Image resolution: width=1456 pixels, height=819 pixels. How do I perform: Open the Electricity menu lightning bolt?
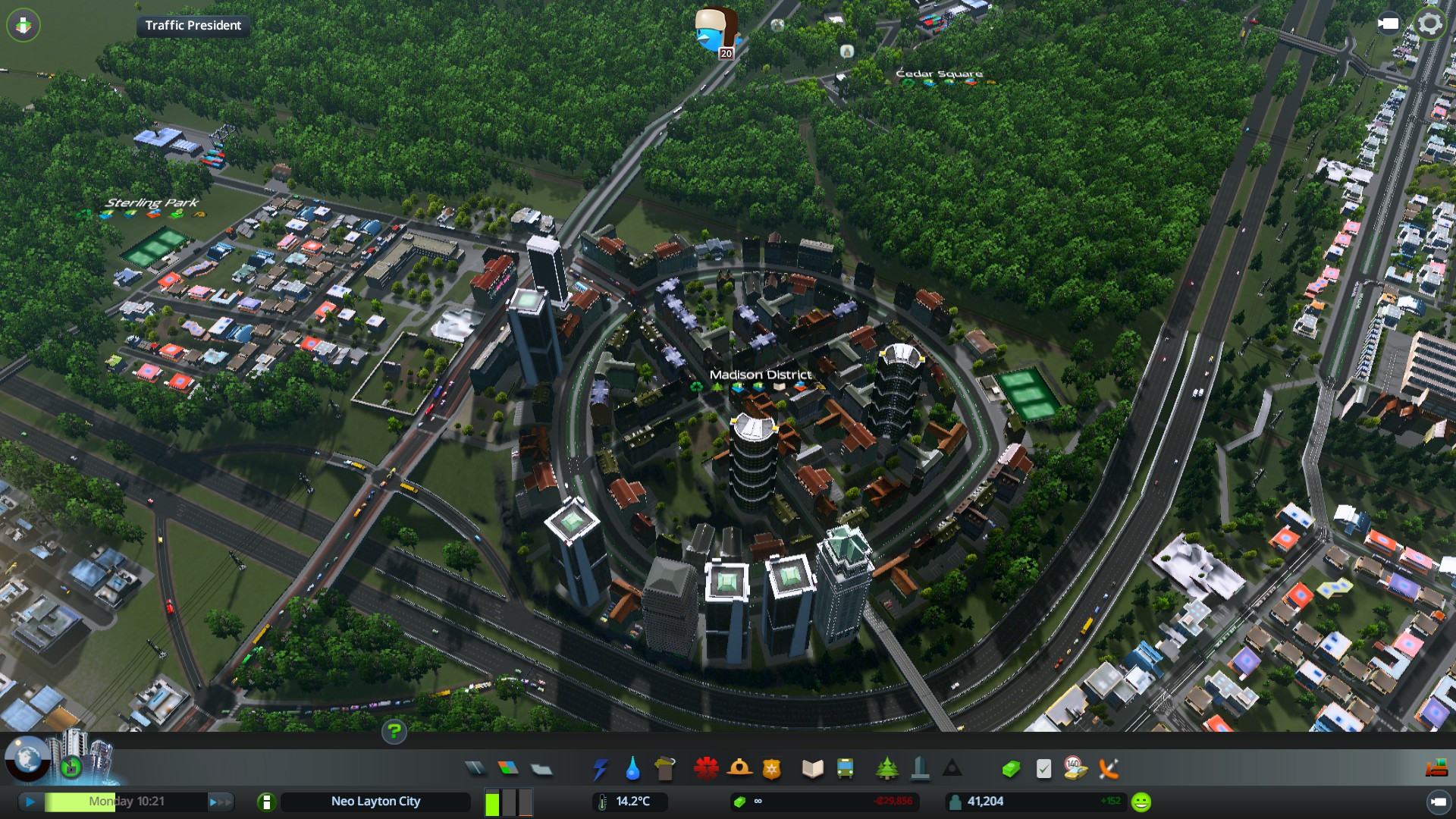[x=600, y=769]
